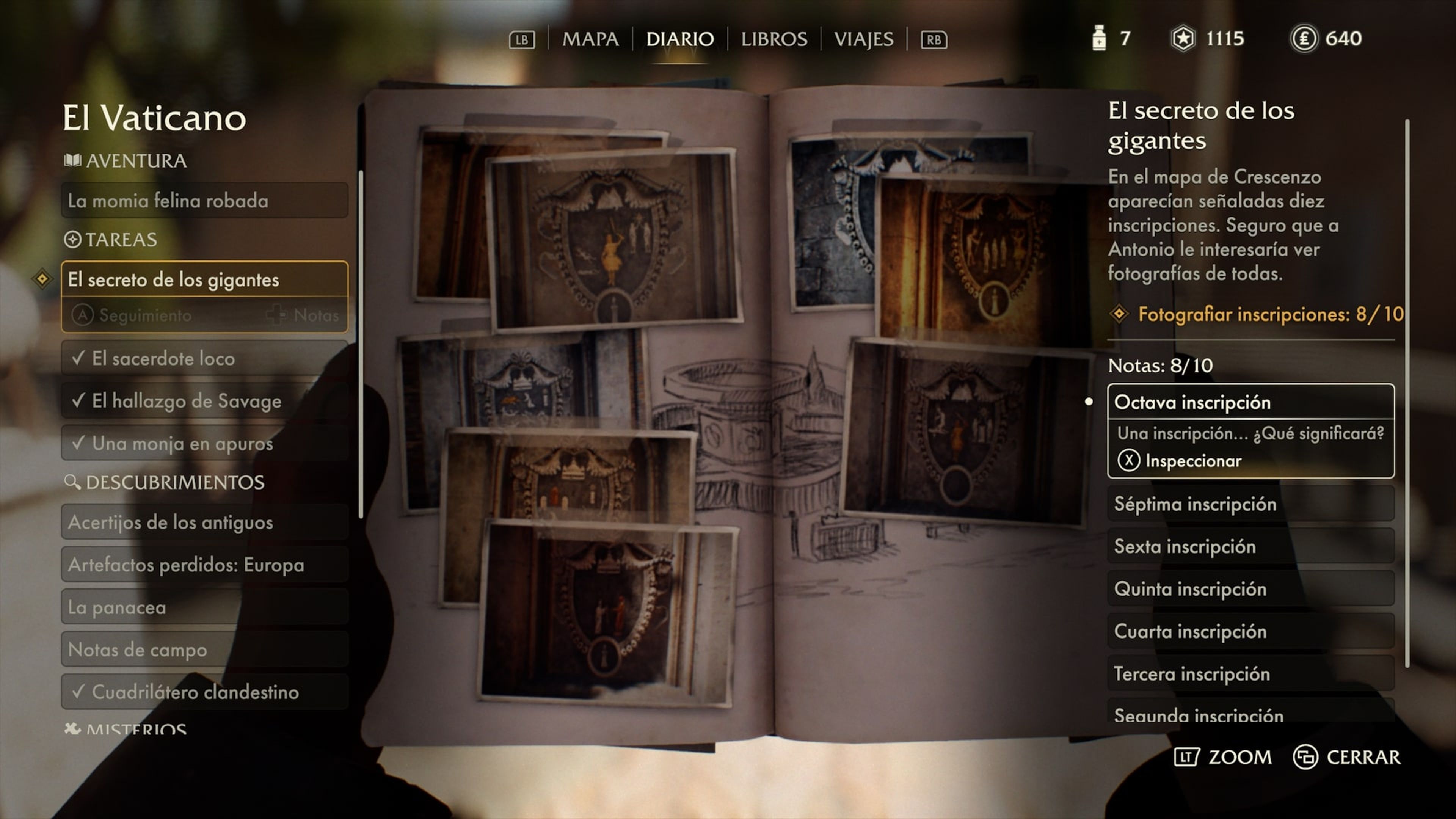Select Acertijos de los antiguos discovery
The width and height of the screenshot is (1456, 819).
pos(204,522)
